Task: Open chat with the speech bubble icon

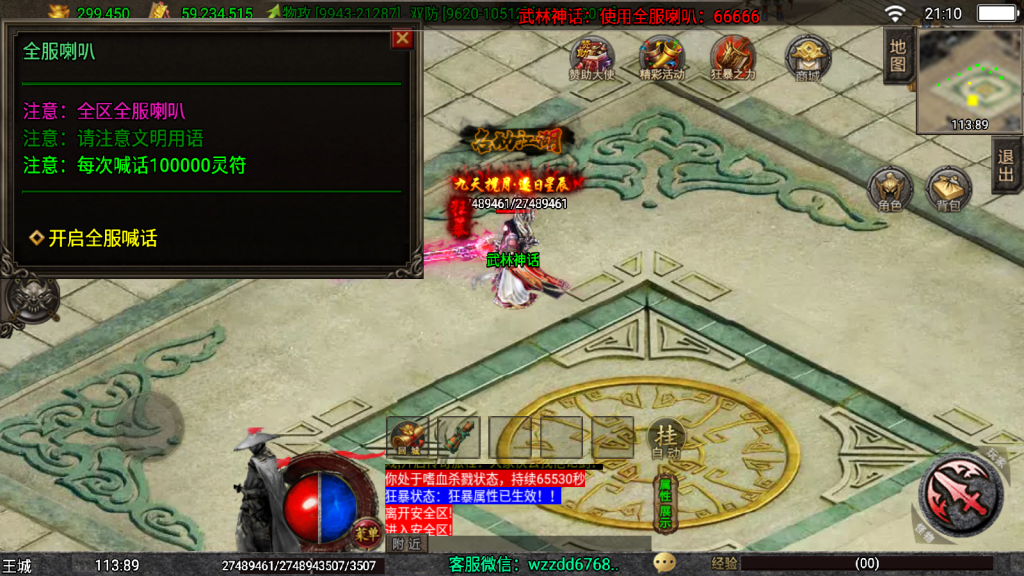Action: pyautogui.click(x=664, y=563)
